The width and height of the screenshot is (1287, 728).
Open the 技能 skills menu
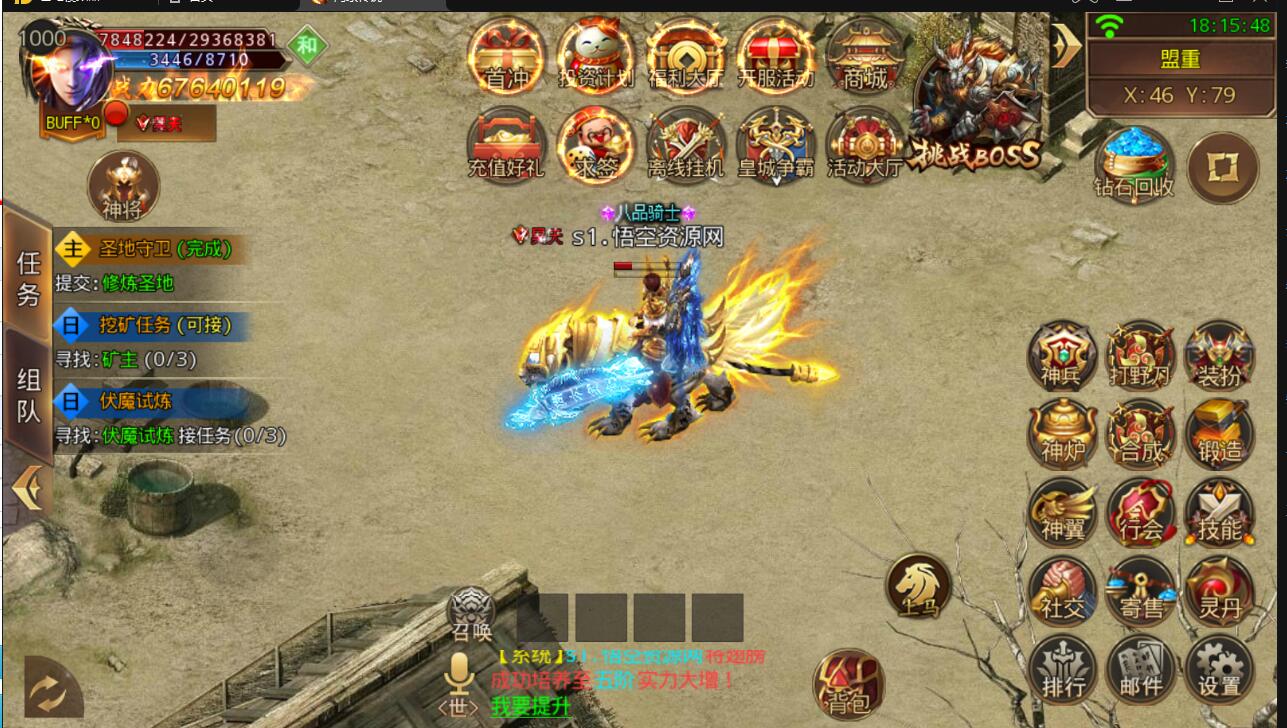[x=1219, y=514]
